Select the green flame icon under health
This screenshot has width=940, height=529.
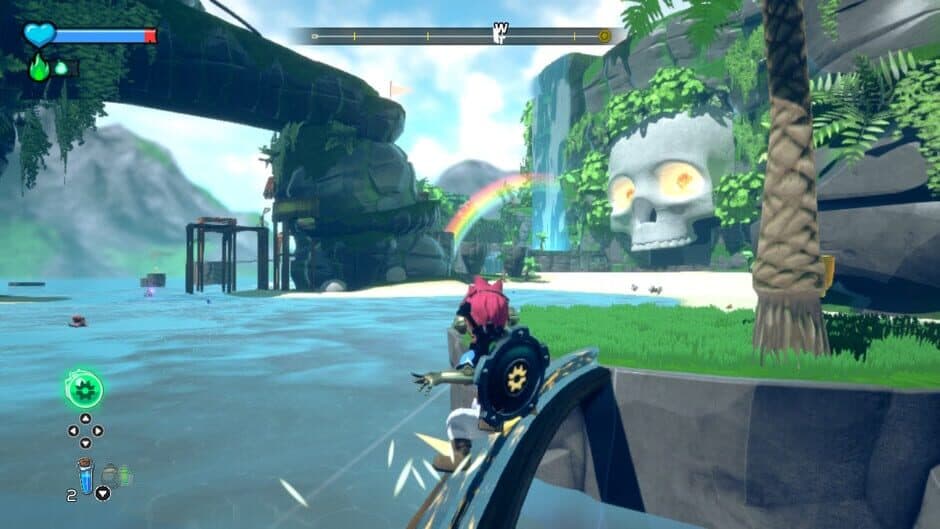point(39,67)
